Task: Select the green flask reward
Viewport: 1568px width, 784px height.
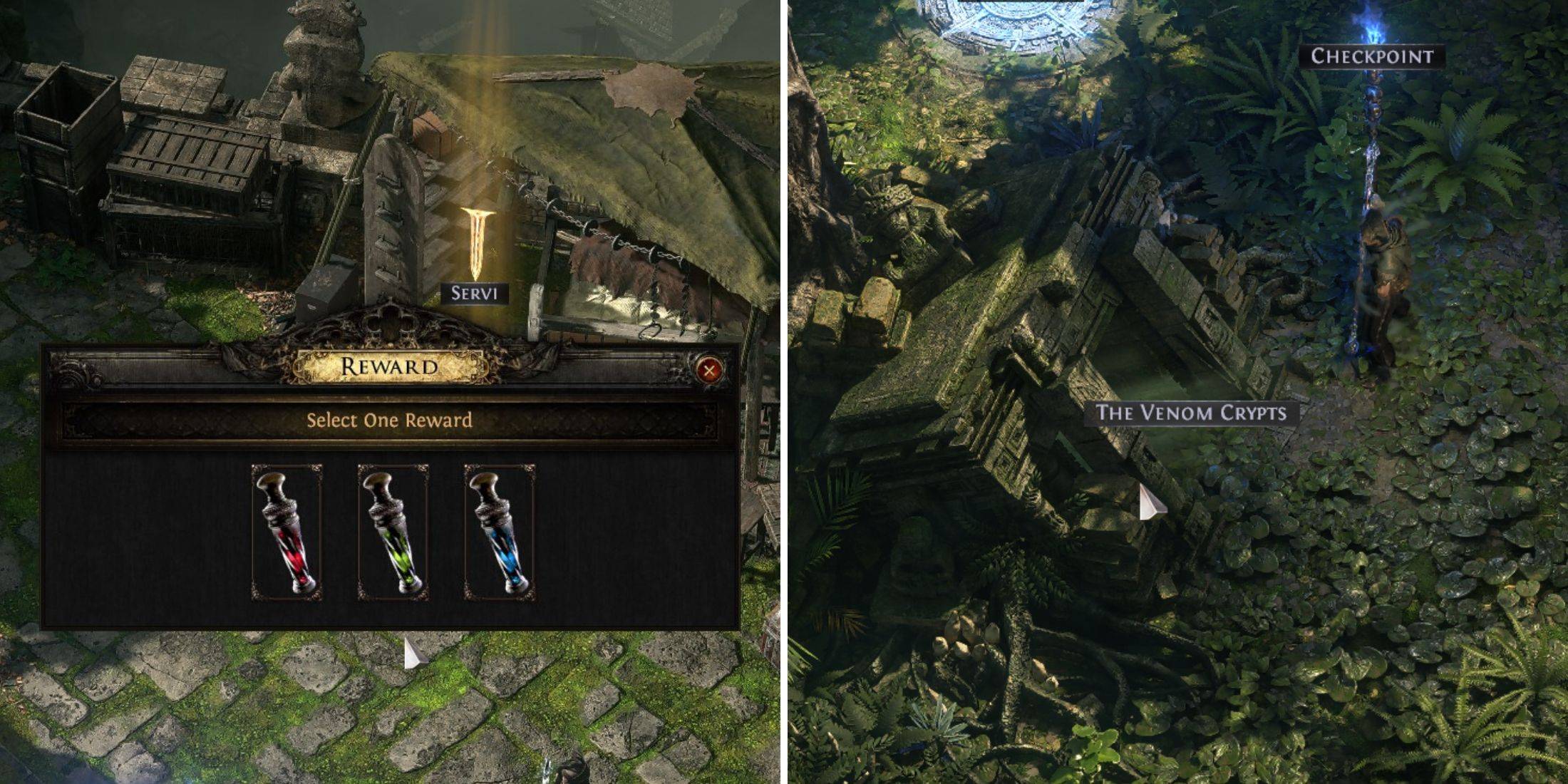Action: pos(393,532)
